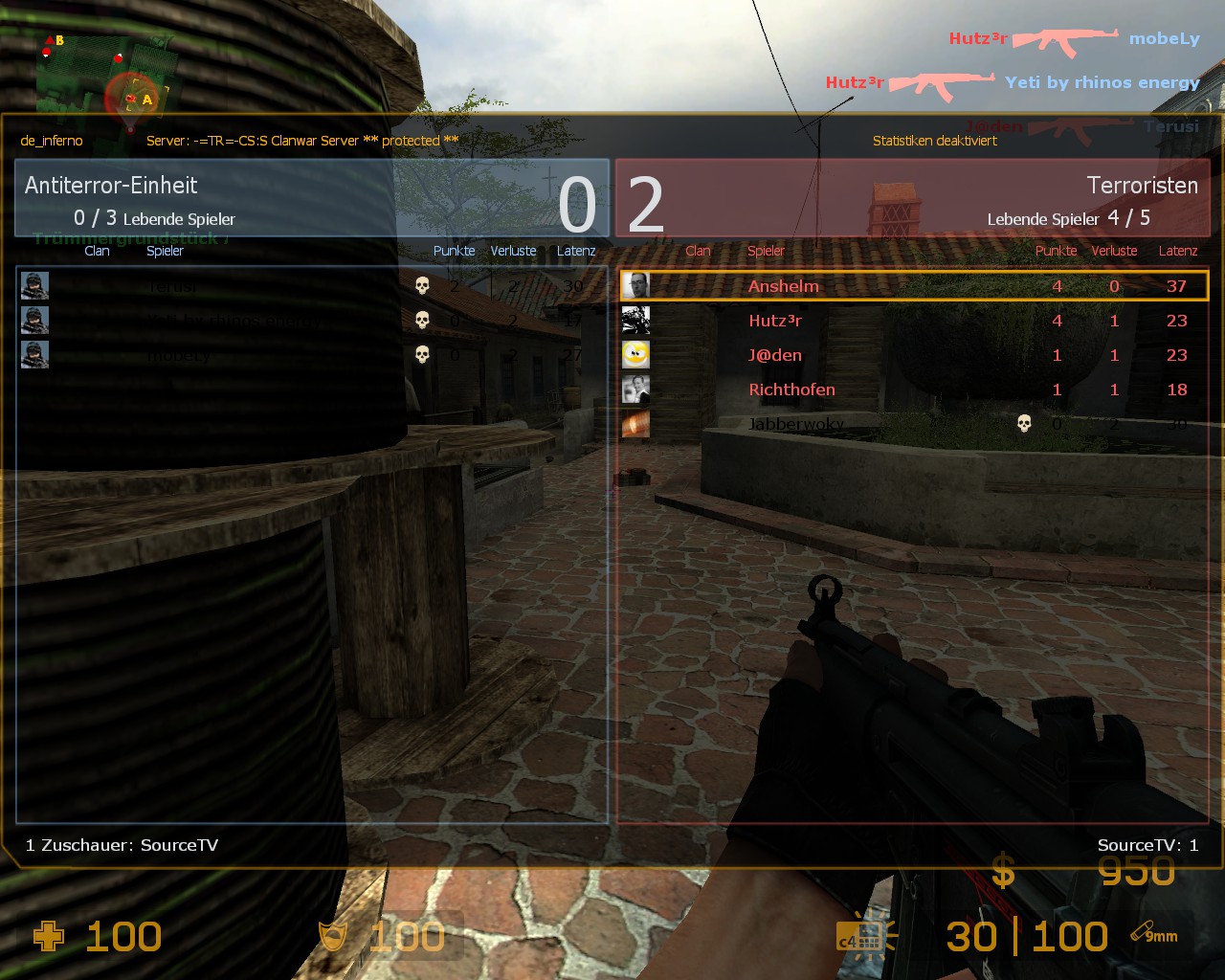1225x980 pixels.
Task: Click the Hutz³r player row
Action: coord(914,321)
